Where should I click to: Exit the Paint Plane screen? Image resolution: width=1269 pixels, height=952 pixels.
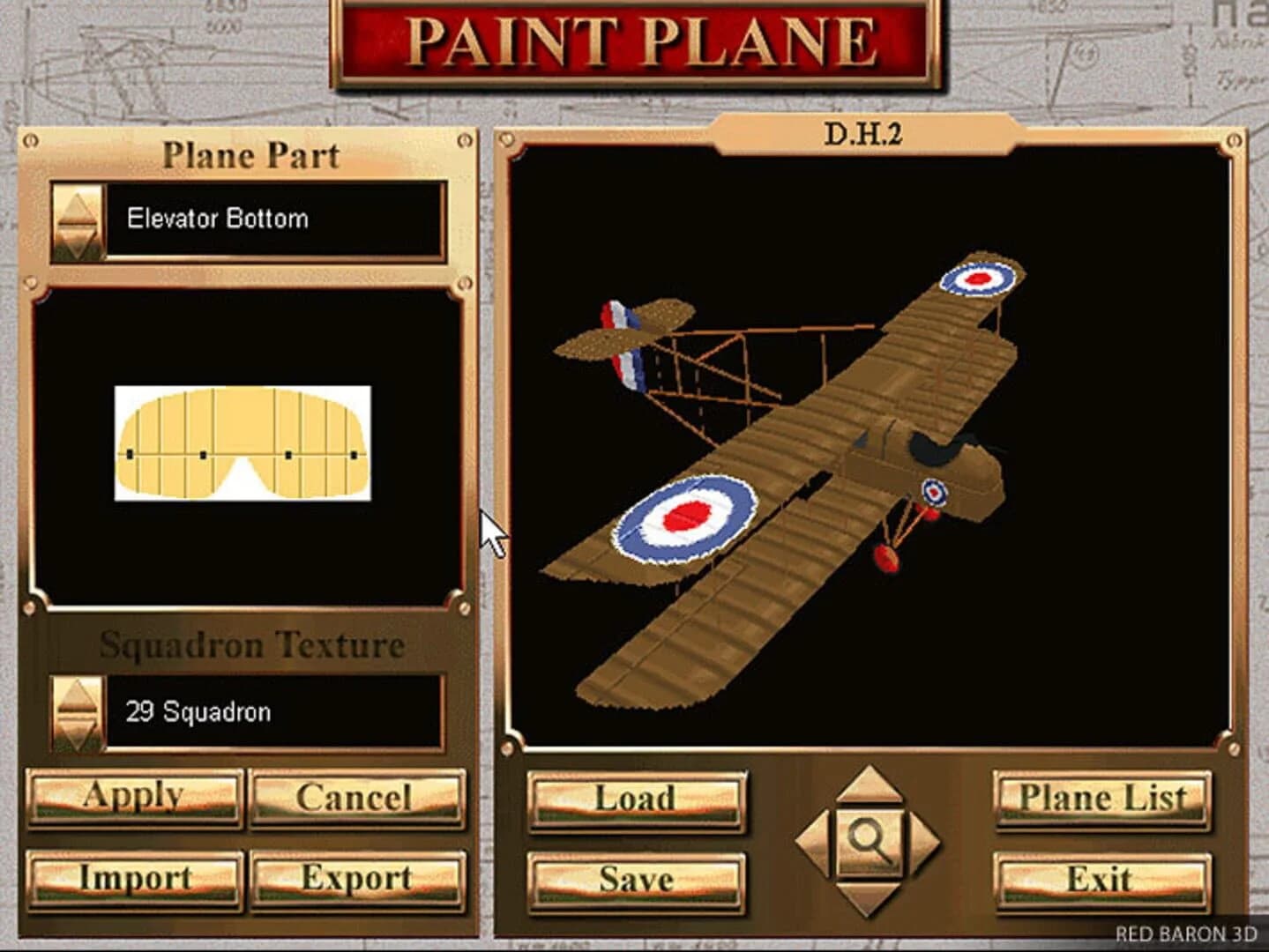[1101, 879]
